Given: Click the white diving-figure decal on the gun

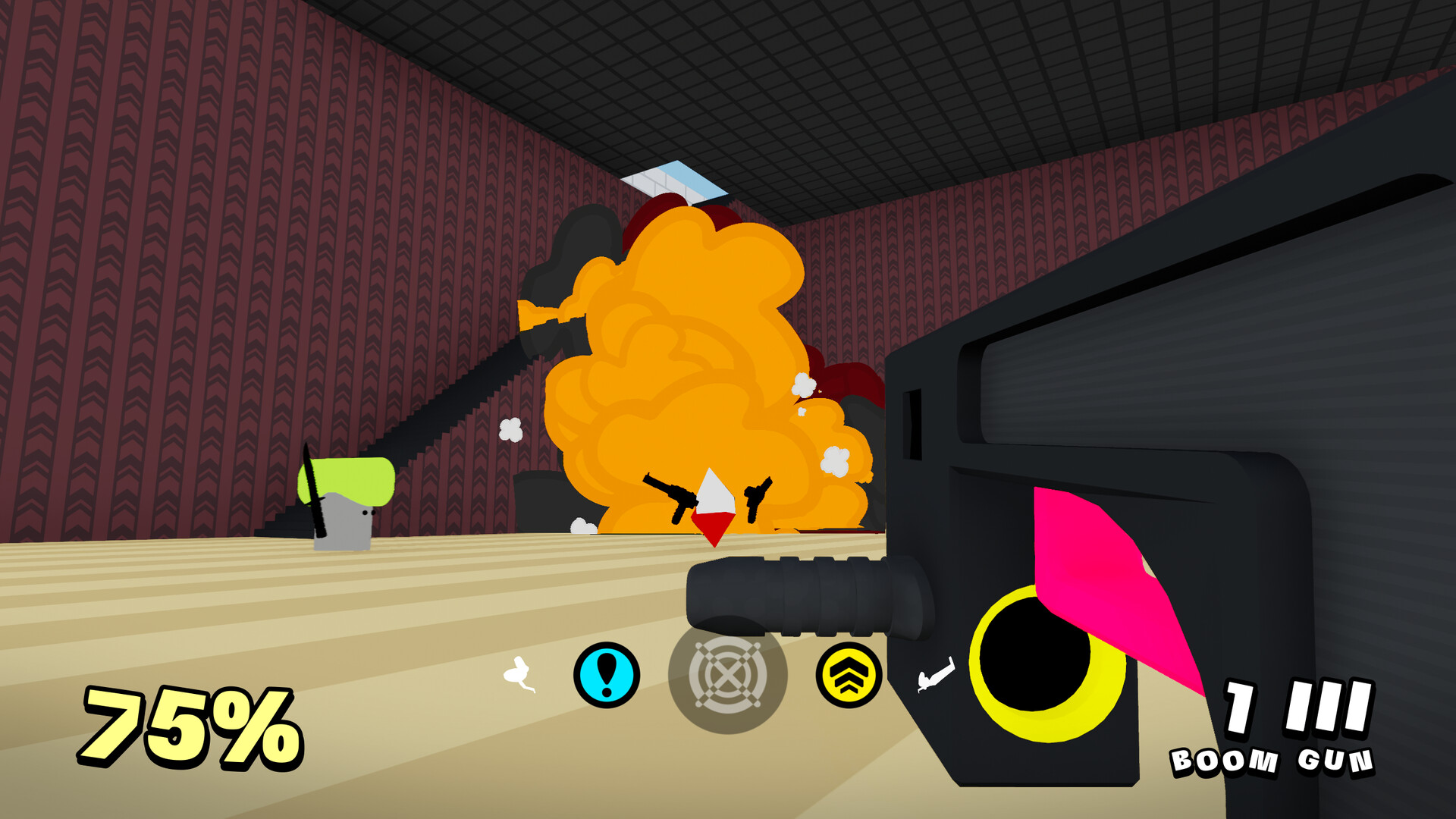Looking at the screenshot, I should 934,673.
